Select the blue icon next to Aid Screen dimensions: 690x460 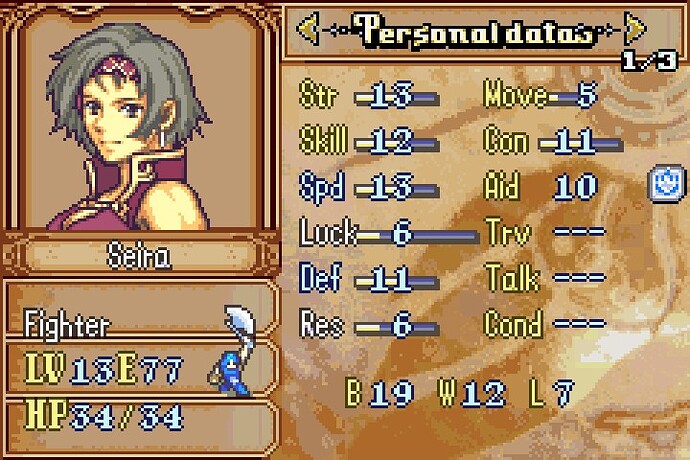664,184
